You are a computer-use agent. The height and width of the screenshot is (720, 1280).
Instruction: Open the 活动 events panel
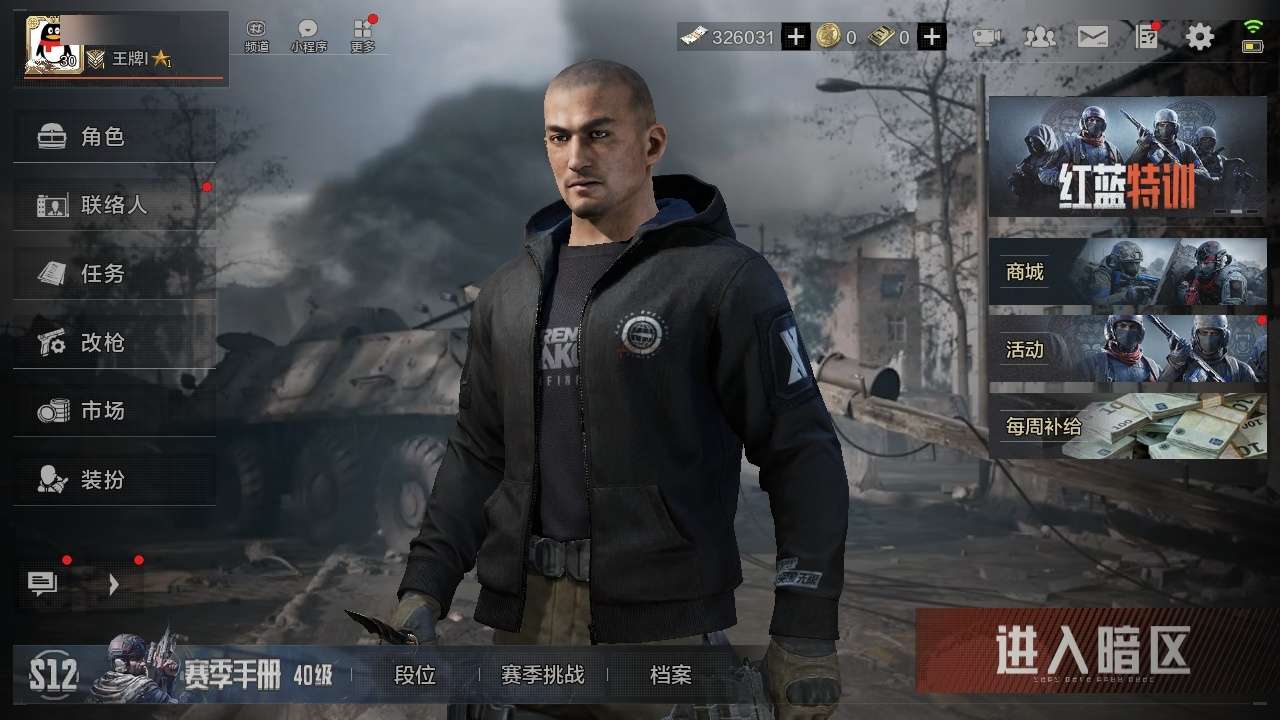(x=1127, y=349)
